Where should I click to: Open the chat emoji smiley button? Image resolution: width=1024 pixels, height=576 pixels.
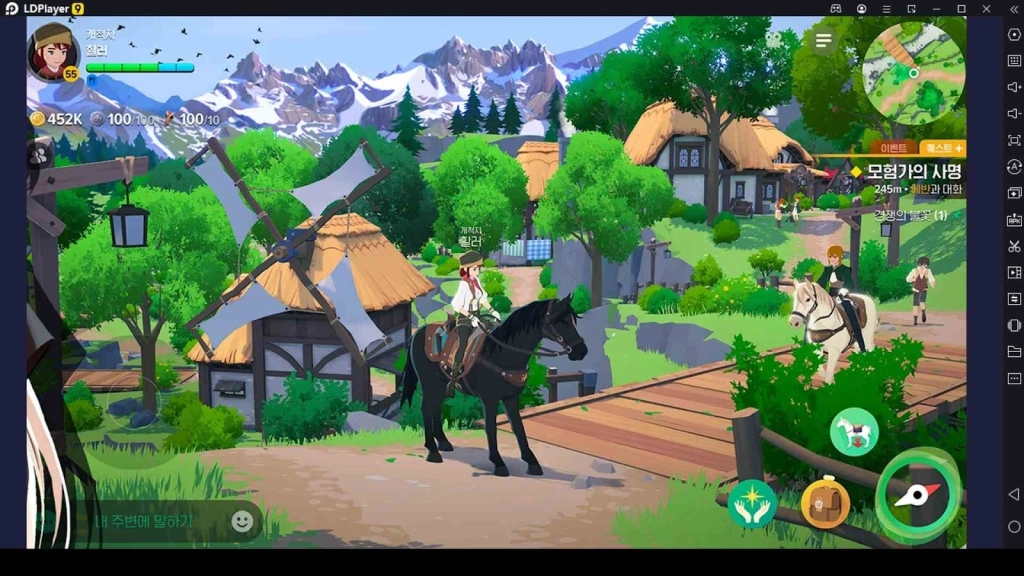coord(241,521)
